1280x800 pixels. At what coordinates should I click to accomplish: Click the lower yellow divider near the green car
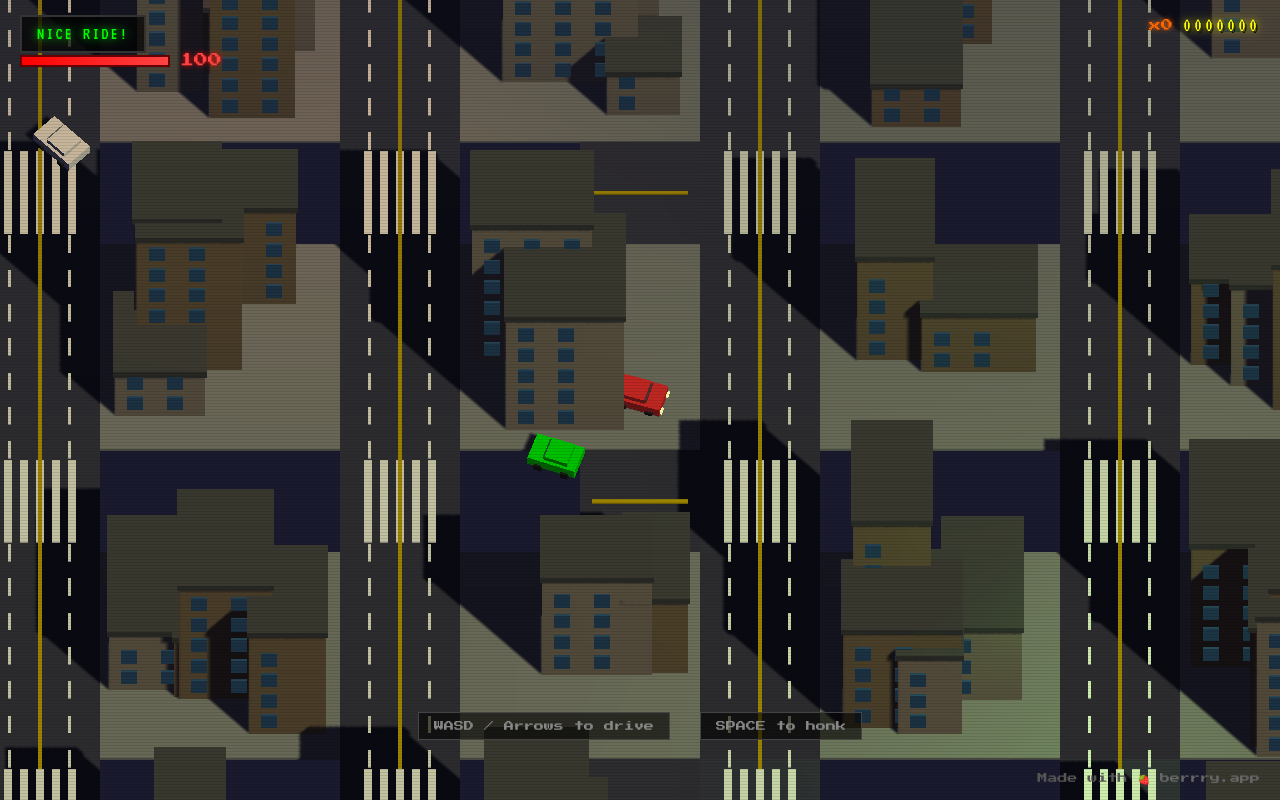640,499
